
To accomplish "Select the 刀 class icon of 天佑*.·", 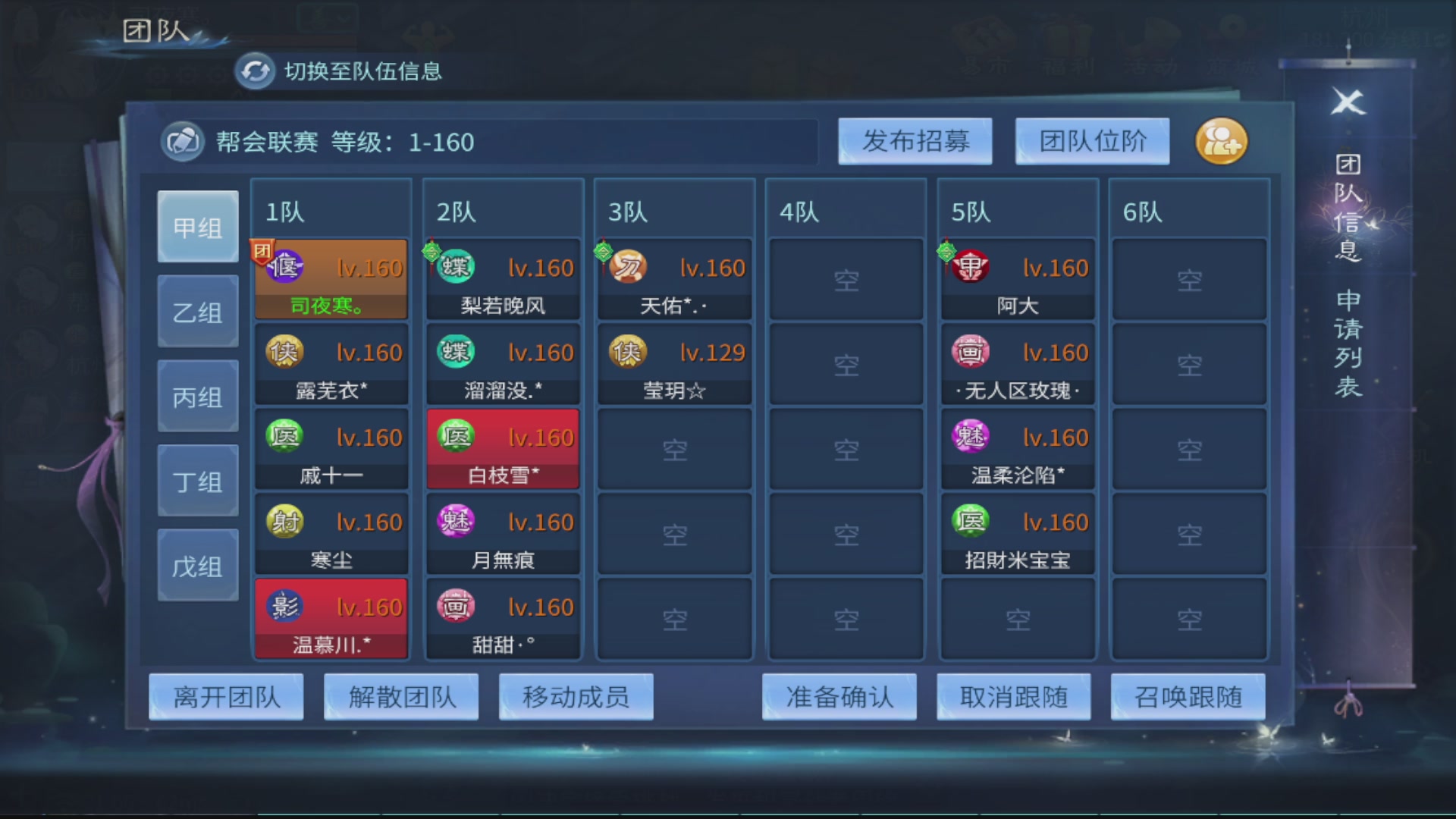I will [x=627, y=267].
